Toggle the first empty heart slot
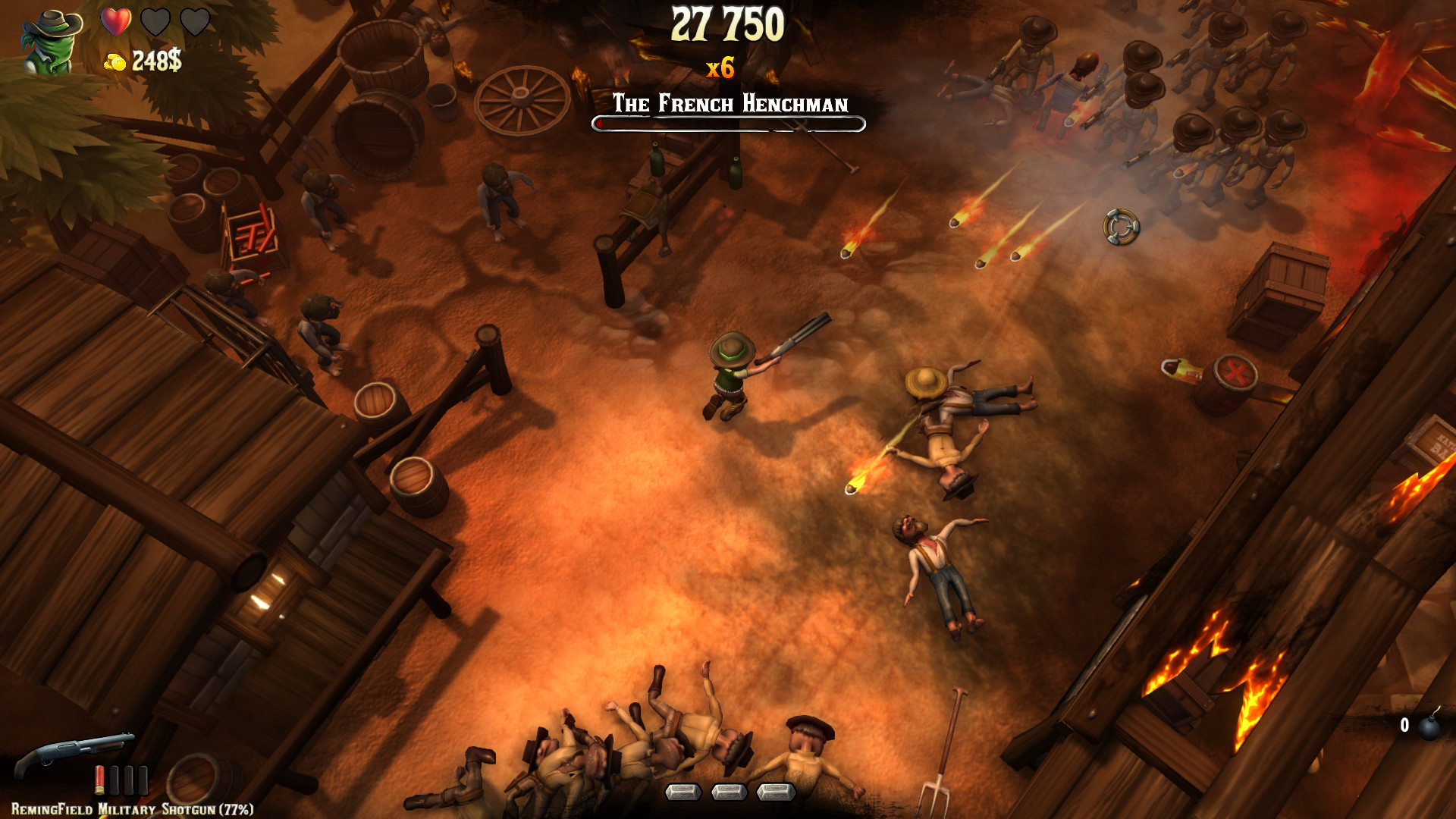This screenshot has width=1456, height=819. [x=154, y=23]
